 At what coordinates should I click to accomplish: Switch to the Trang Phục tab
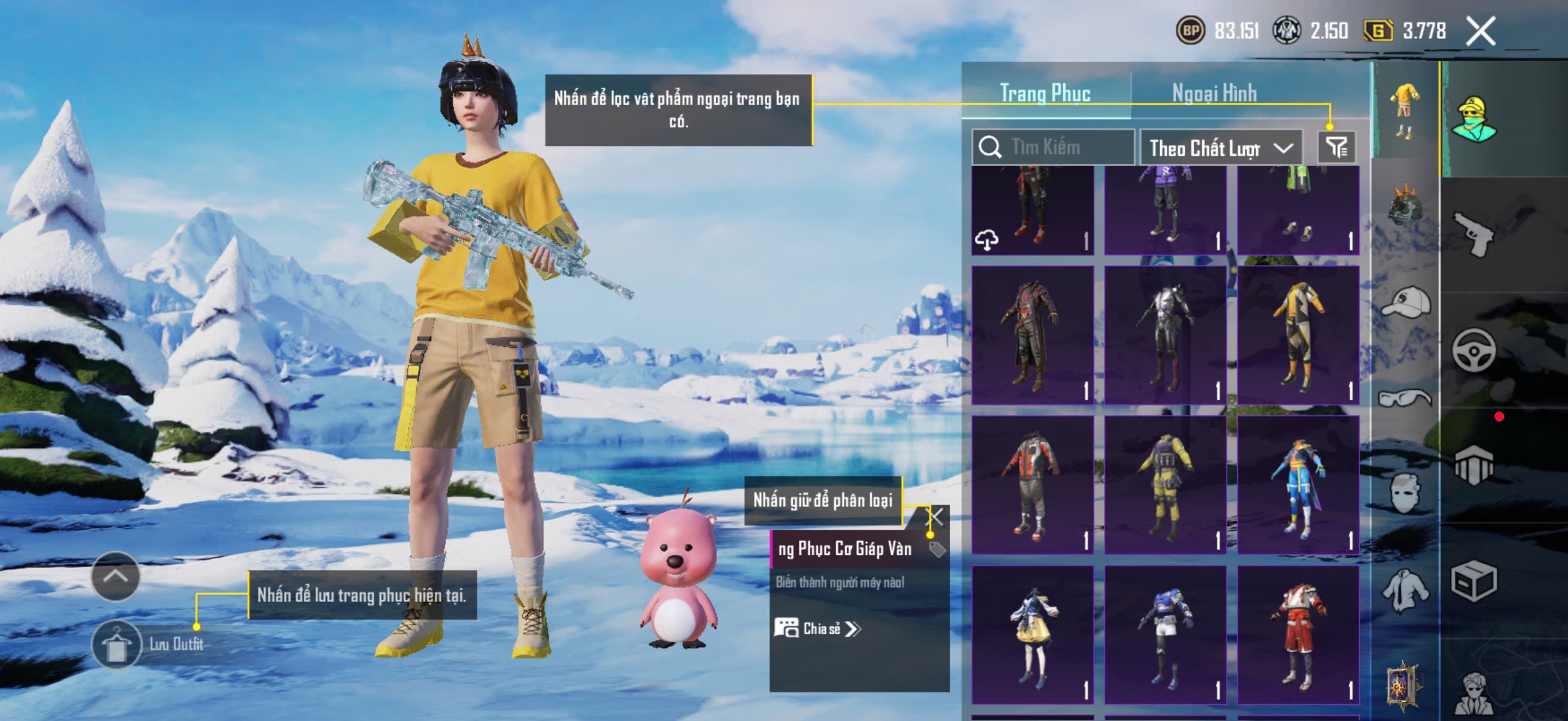(x=1045, y=93)
